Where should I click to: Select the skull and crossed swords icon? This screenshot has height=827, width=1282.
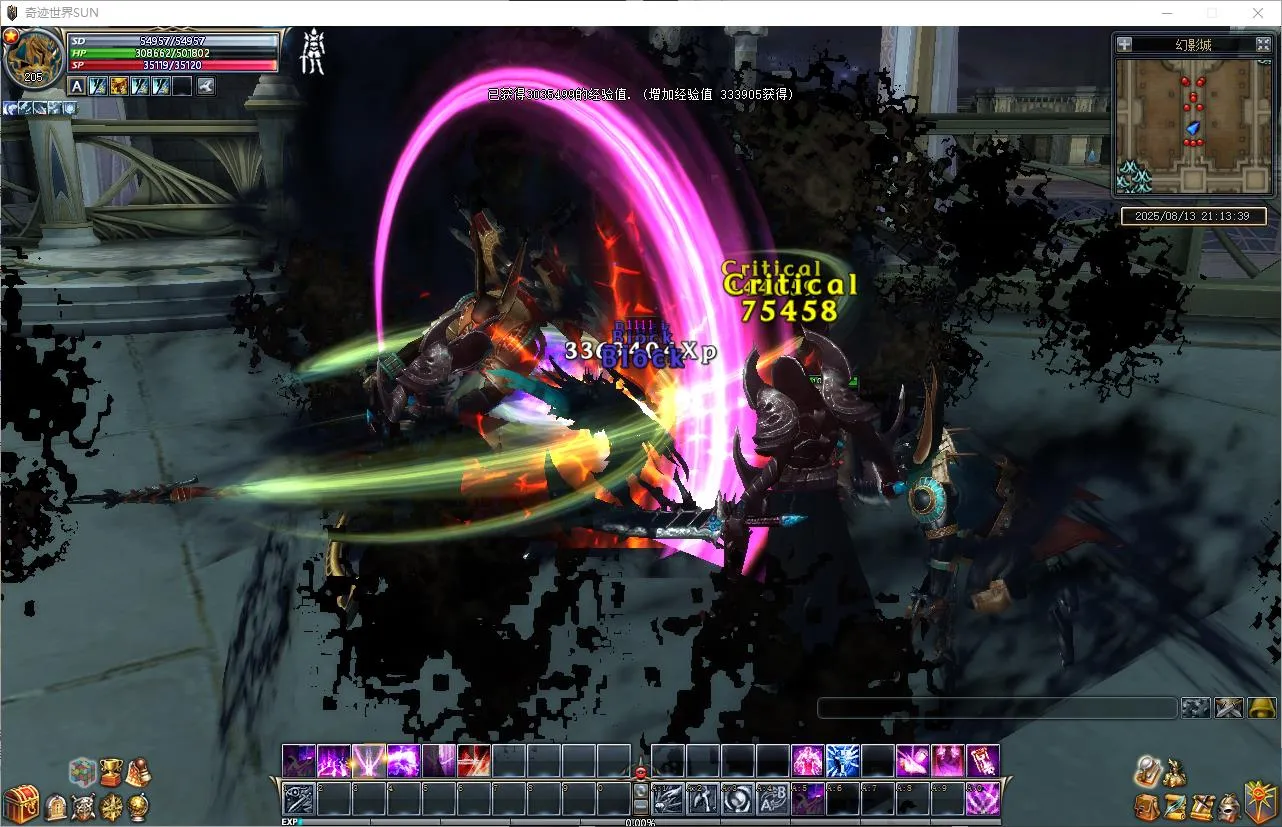(x=84, y=806)
